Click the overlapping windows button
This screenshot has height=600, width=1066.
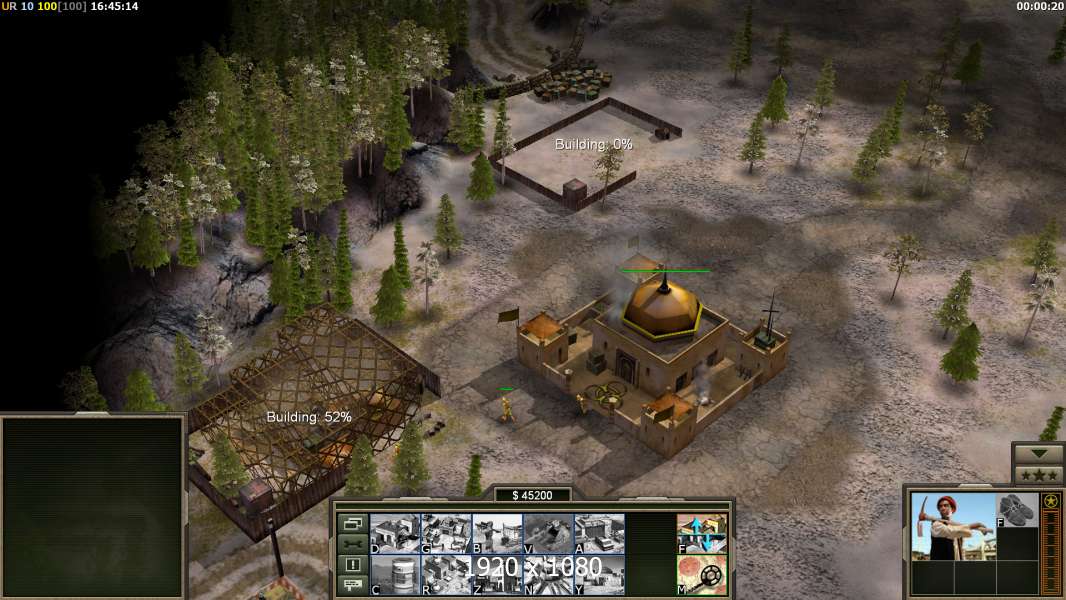point(352,523)
